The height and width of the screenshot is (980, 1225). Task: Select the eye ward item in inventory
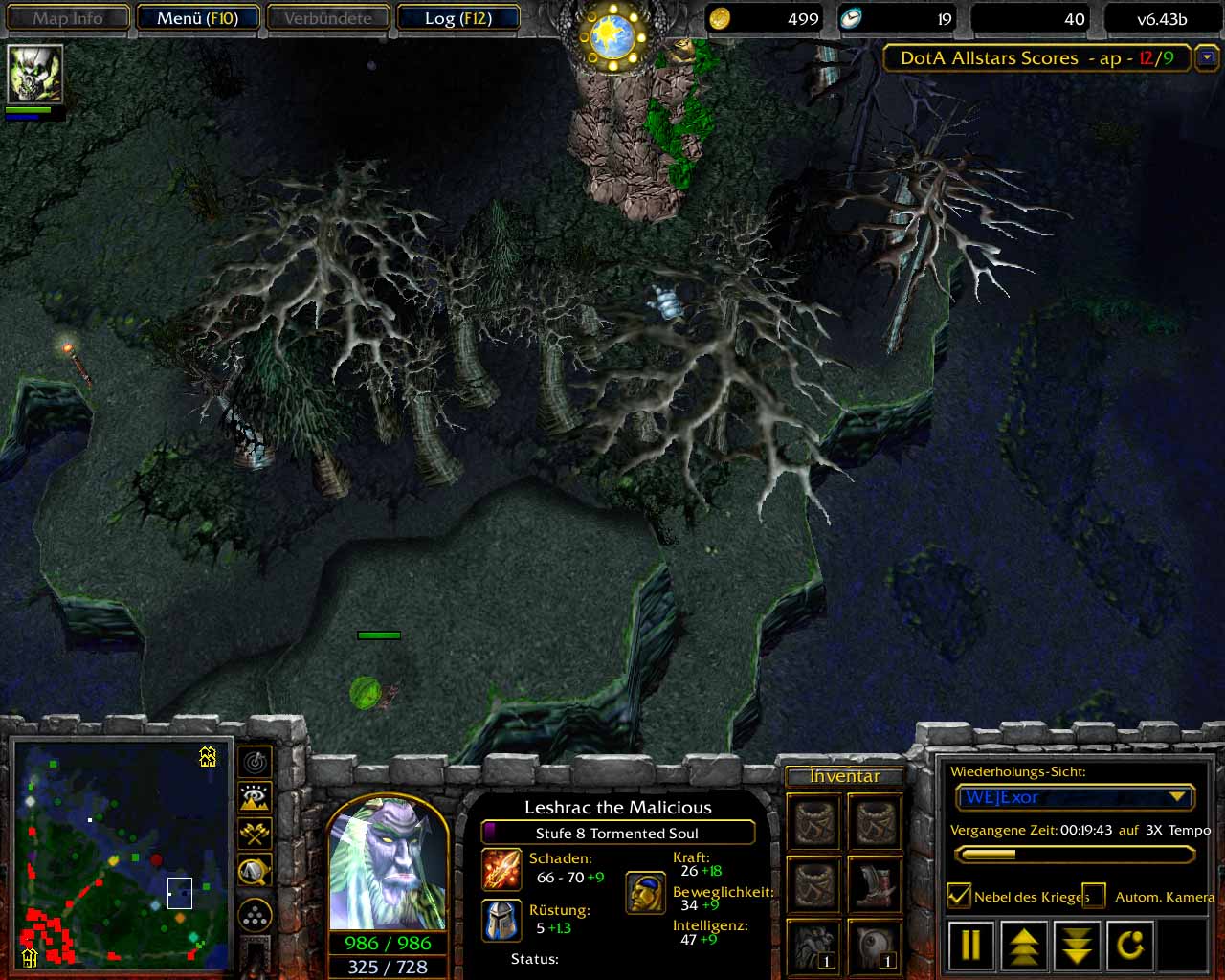coord(874,947)
